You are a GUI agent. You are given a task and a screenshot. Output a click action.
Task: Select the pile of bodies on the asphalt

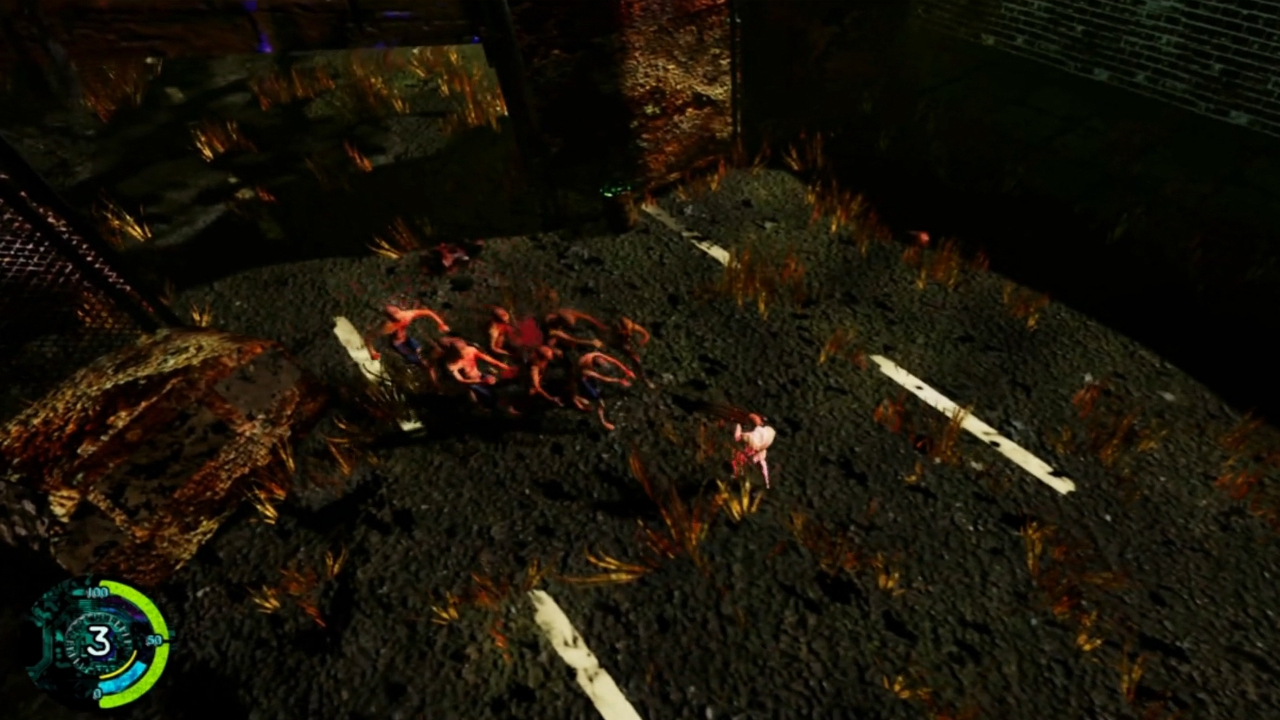pos(510,350)
